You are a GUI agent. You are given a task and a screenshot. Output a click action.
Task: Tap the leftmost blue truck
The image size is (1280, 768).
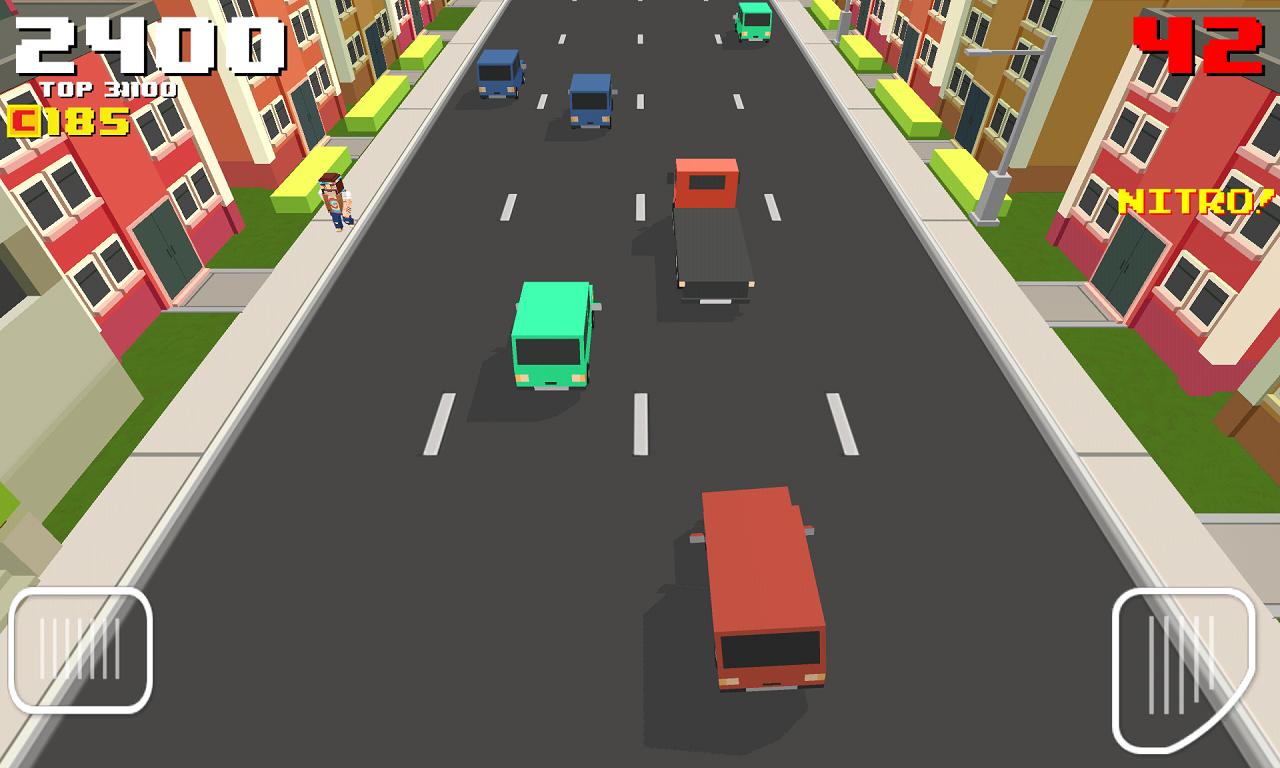[500, 75]
